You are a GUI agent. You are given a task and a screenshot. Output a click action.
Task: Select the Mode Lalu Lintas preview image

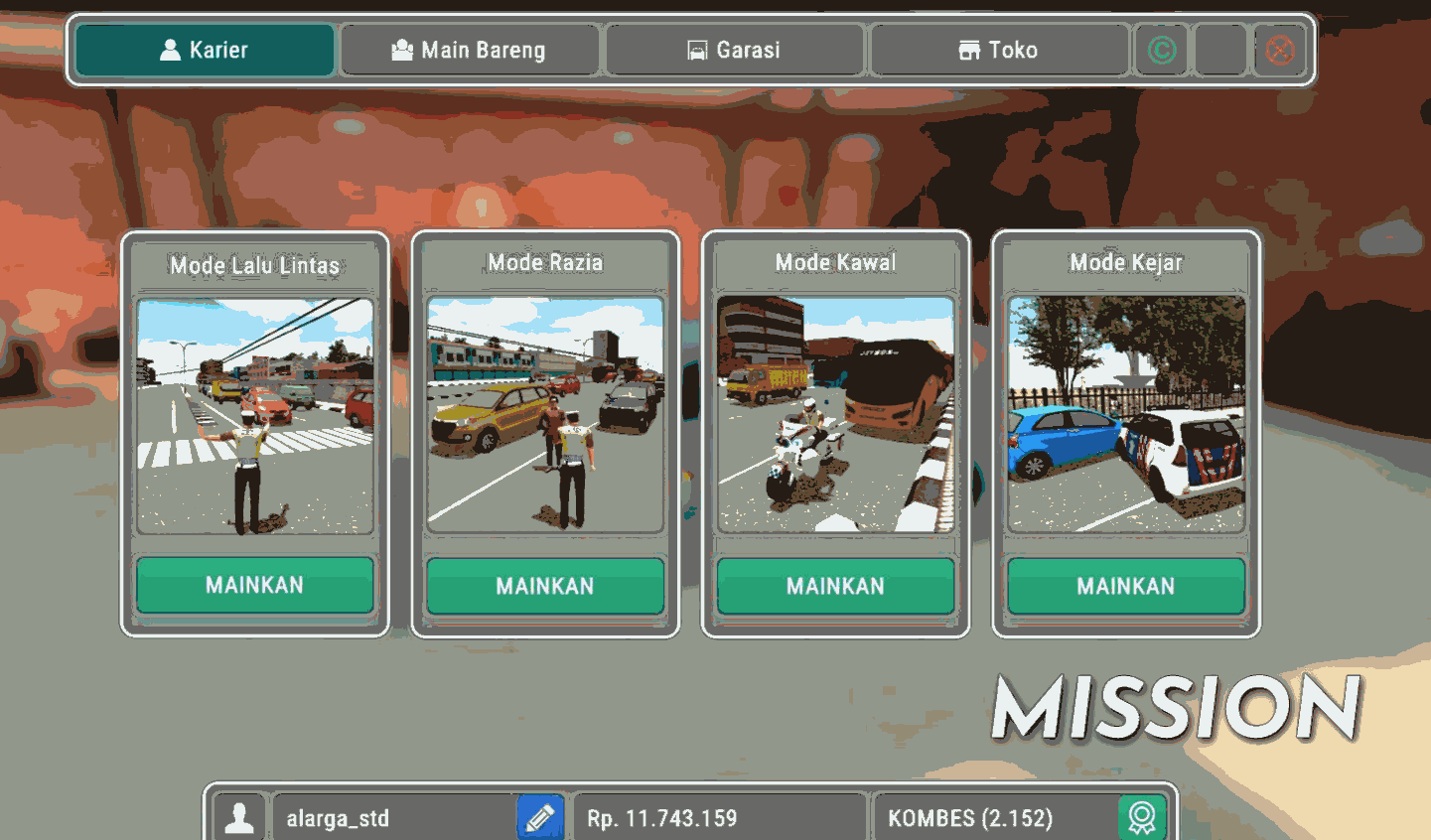pyautogui.click(x=255, y=416)
